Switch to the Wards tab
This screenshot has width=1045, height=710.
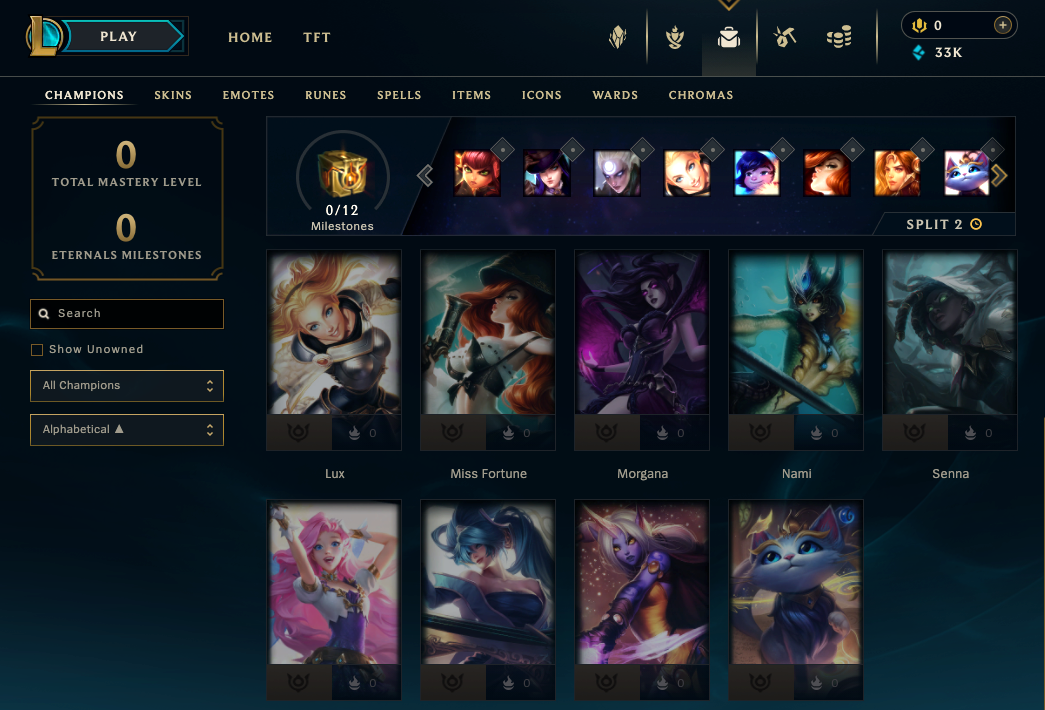click(615, 95)
